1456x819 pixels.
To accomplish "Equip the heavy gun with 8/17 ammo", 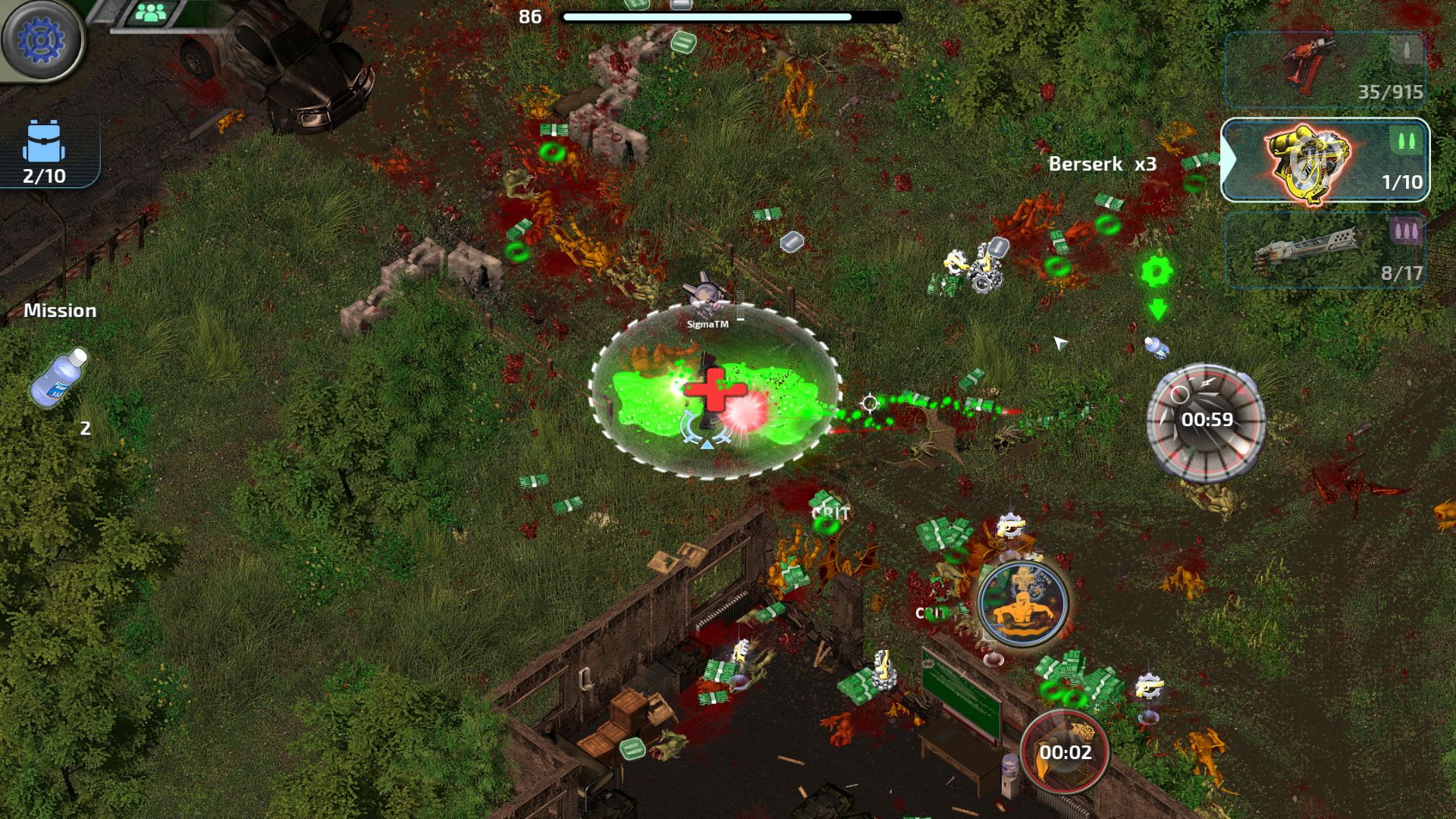I will click(1325, 249).
